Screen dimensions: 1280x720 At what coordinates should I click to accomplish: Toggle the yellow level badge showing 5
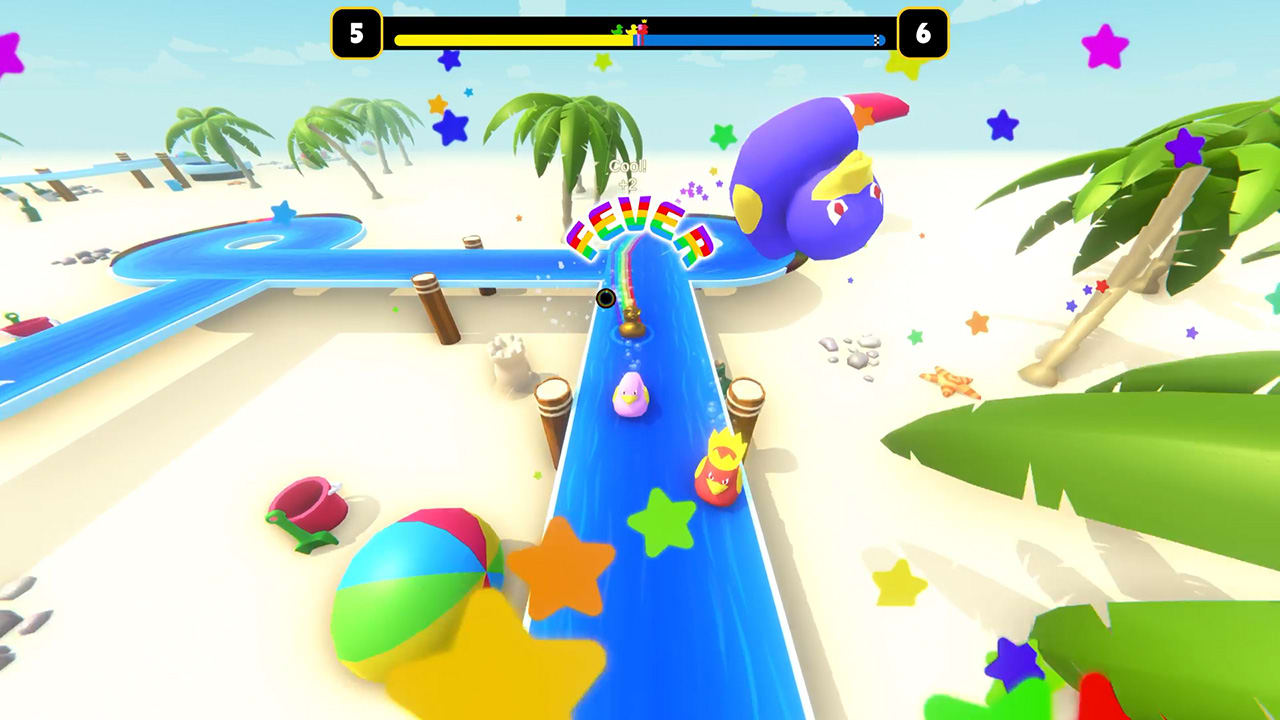(357, 31)
